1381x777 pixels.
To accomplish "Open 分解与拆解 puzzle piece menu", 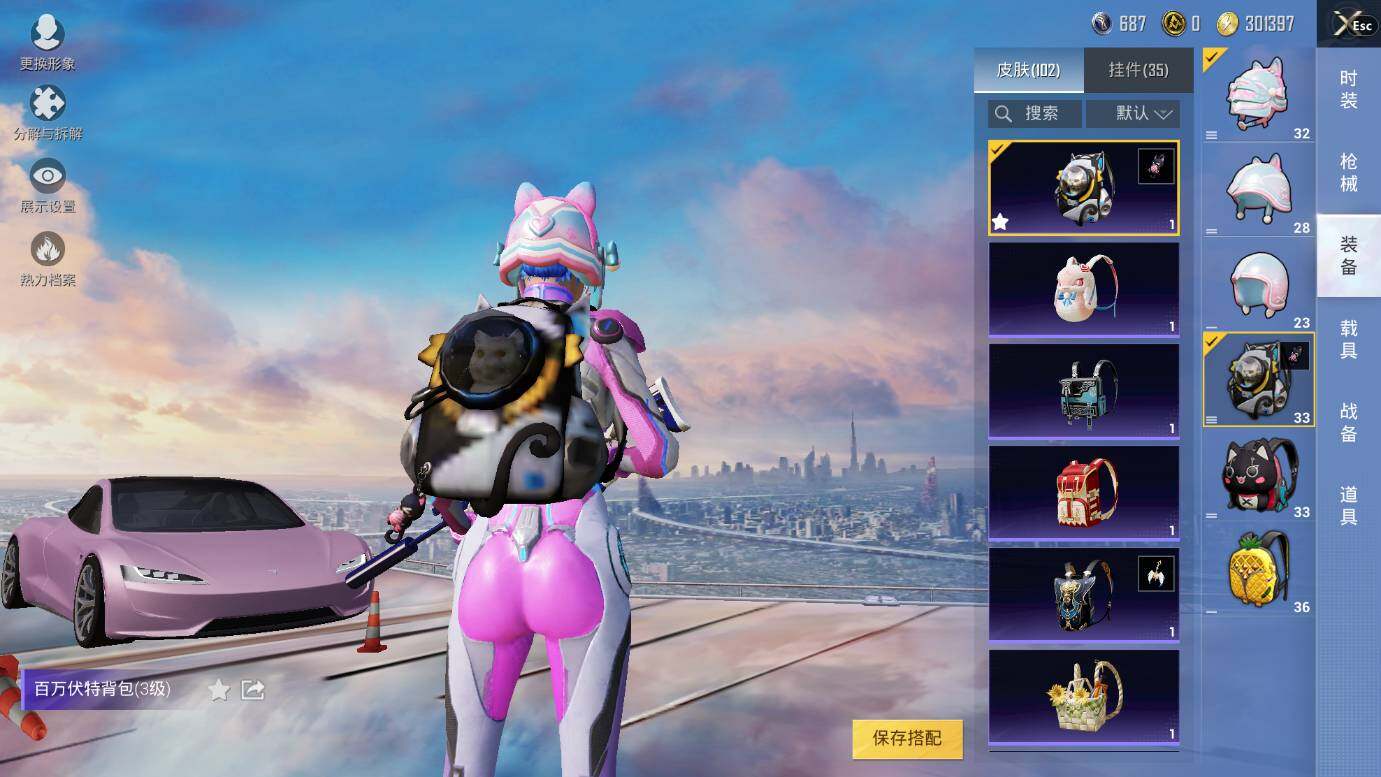I will click(47, 111).
